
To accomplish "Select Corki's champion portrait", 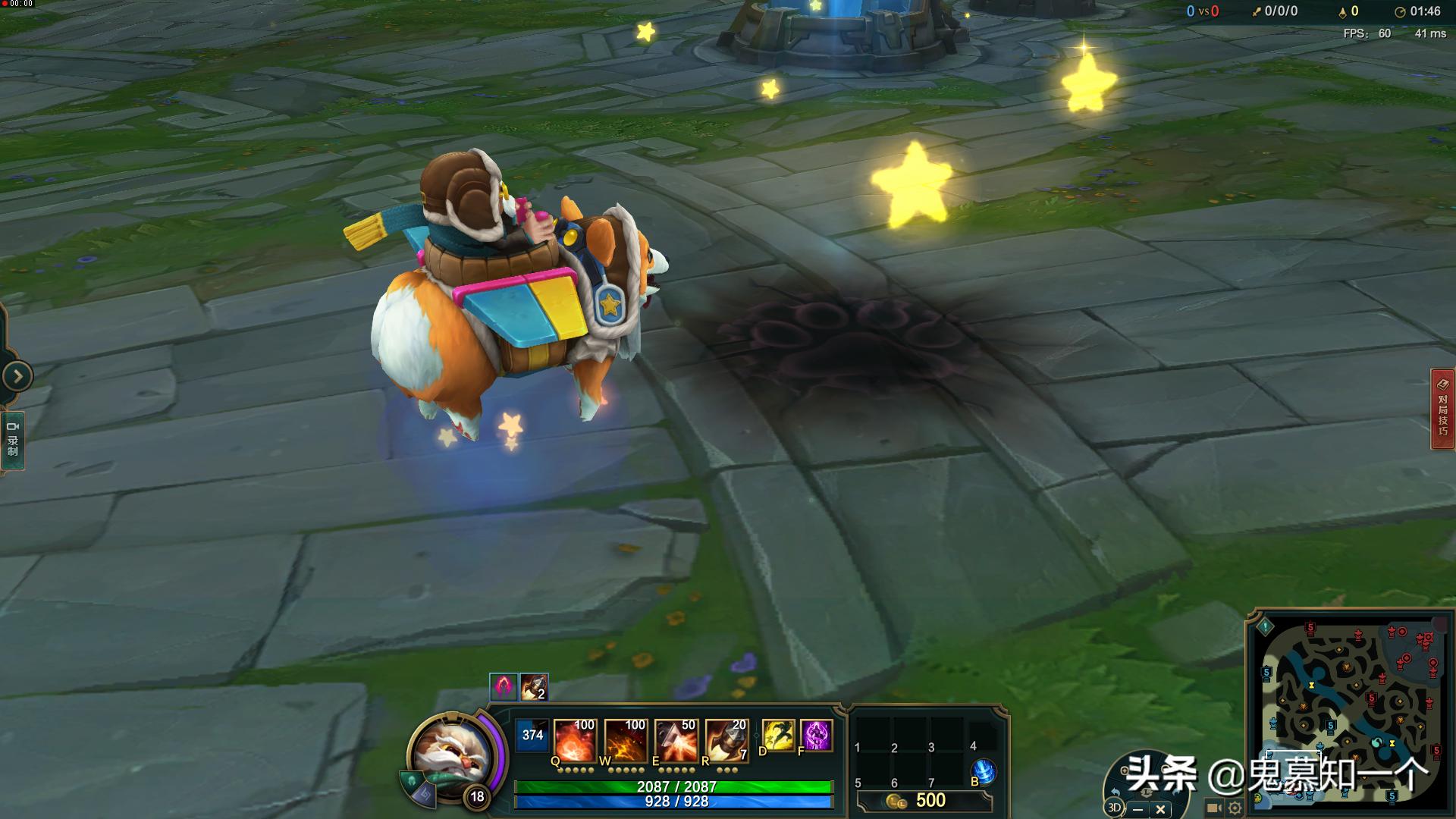I will pos(453,753).
